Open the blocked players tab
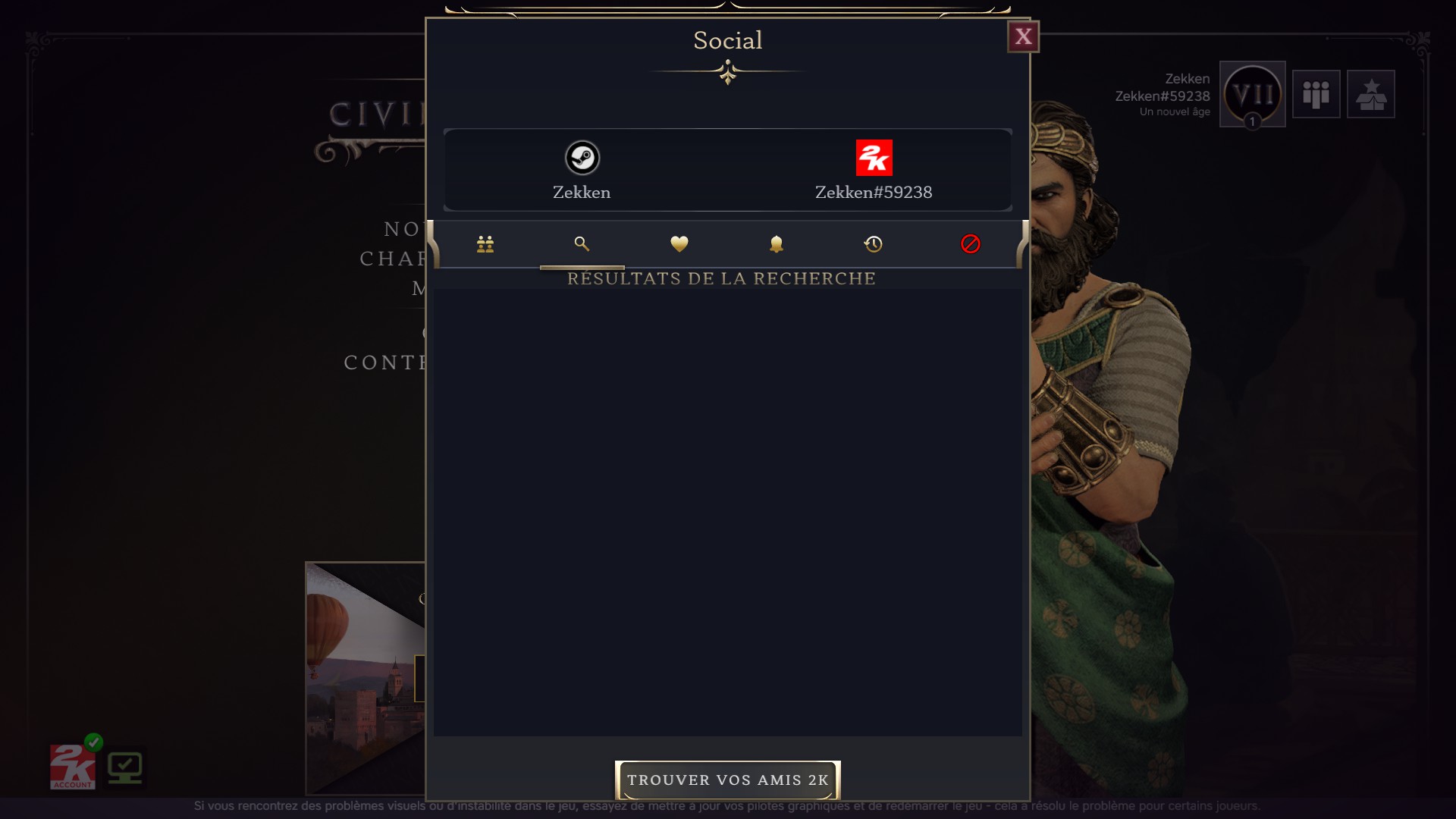Screen dimensions: 1456x819 click(x=970, y=244)
